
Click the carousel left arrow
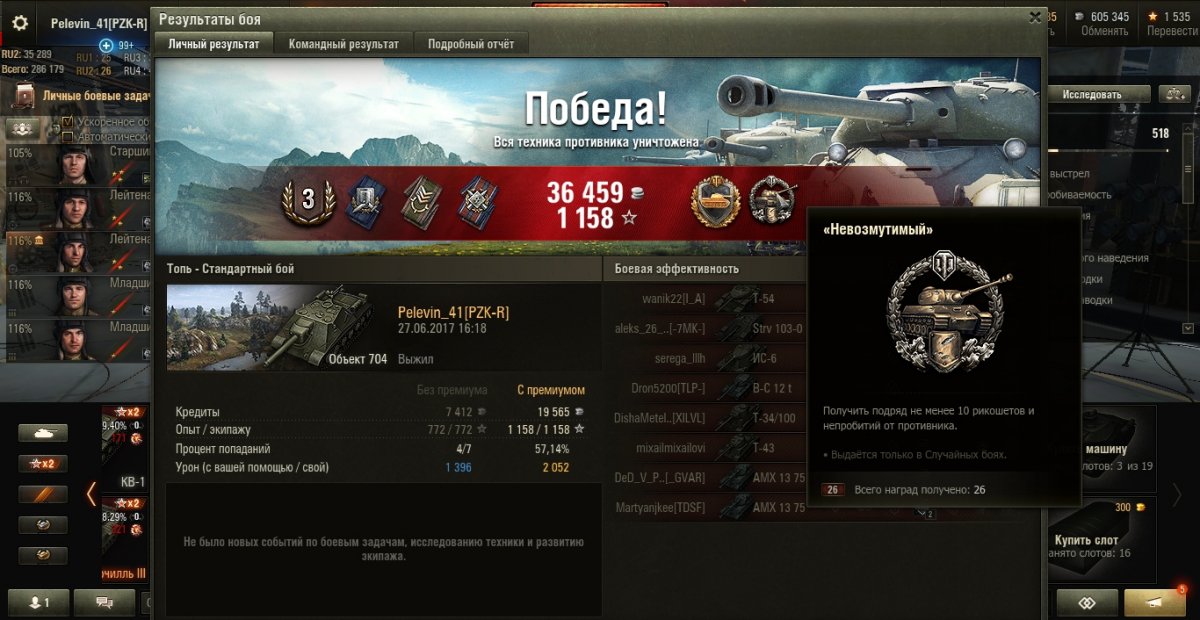(x=91, y=494)
